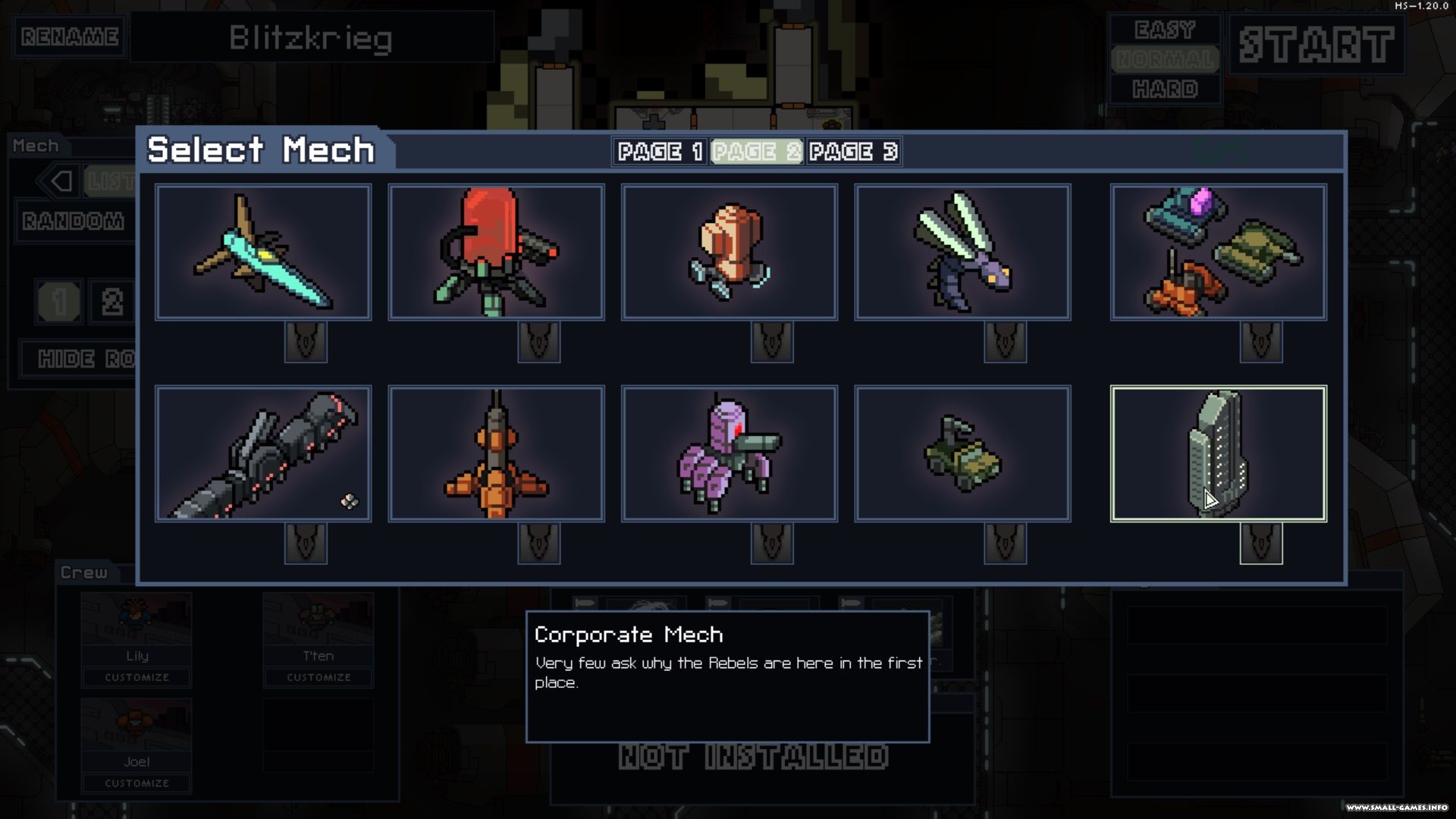Viewport: 1456px width, 819px height.
Task: Pick a Random mech
Action: tap(74, 221)
